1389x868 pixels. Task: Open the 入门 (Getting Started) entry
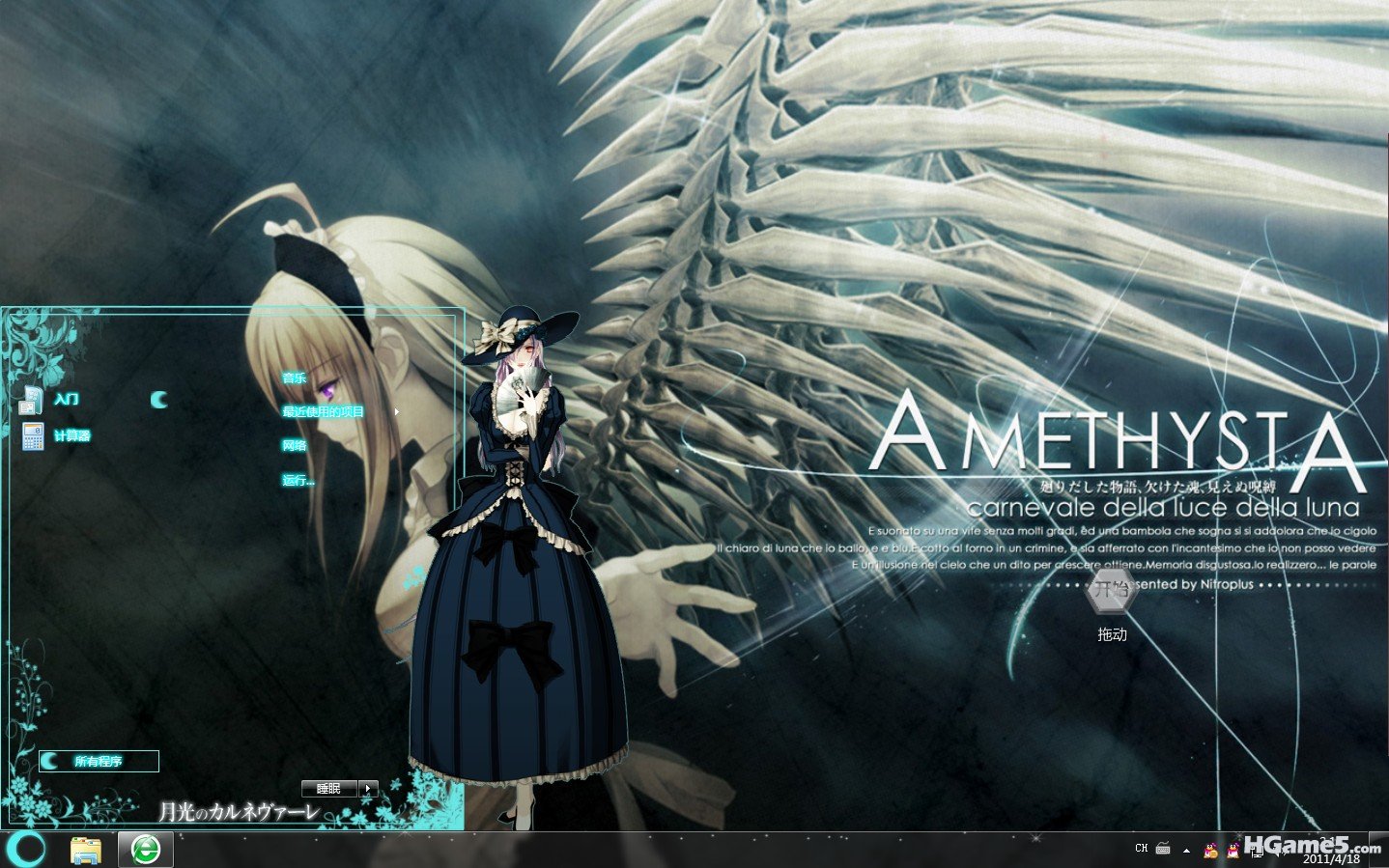(66, 399)
